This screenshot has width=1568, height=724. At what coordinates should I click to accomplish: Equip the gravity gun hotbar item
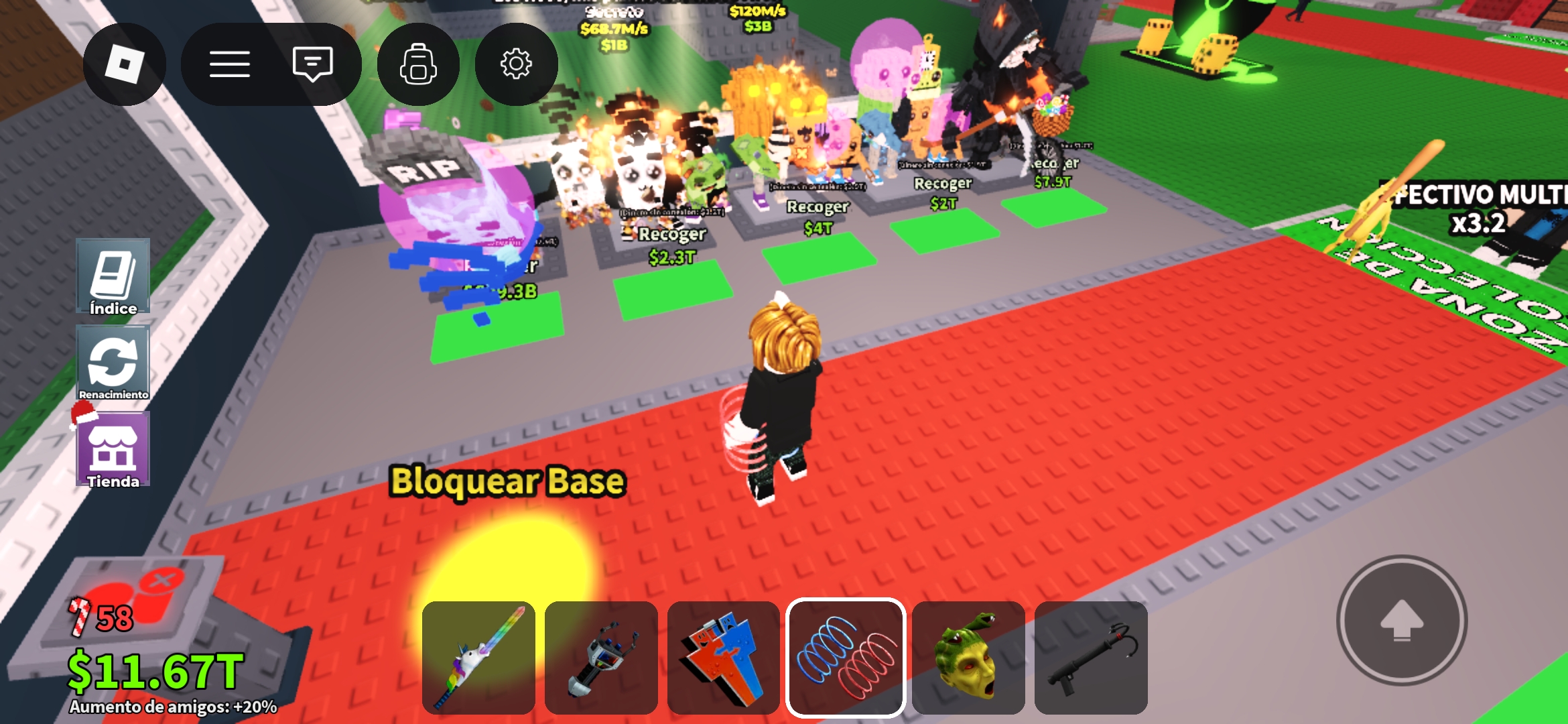pos(601,658)
